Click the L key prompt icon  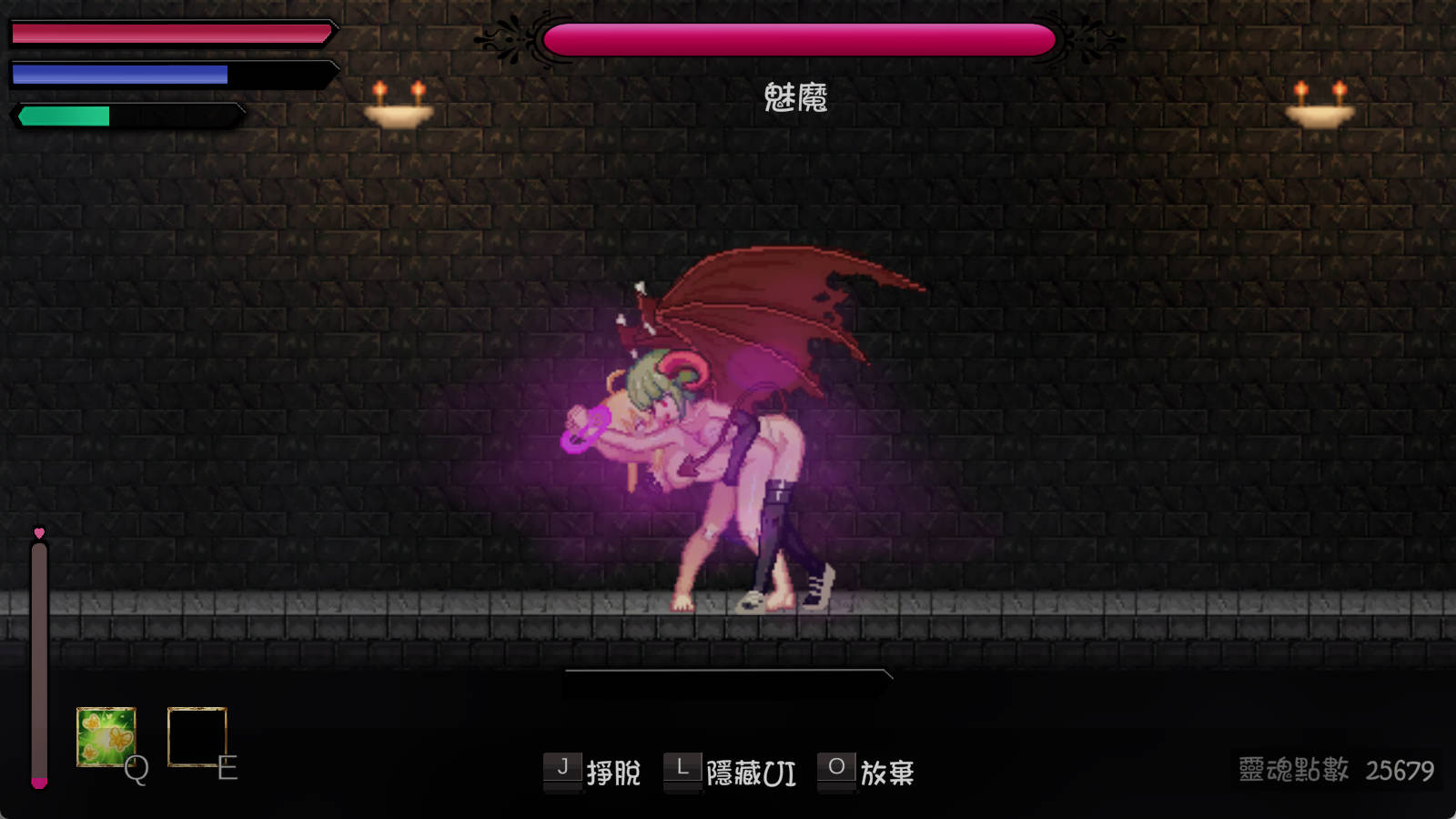point(681,769)
